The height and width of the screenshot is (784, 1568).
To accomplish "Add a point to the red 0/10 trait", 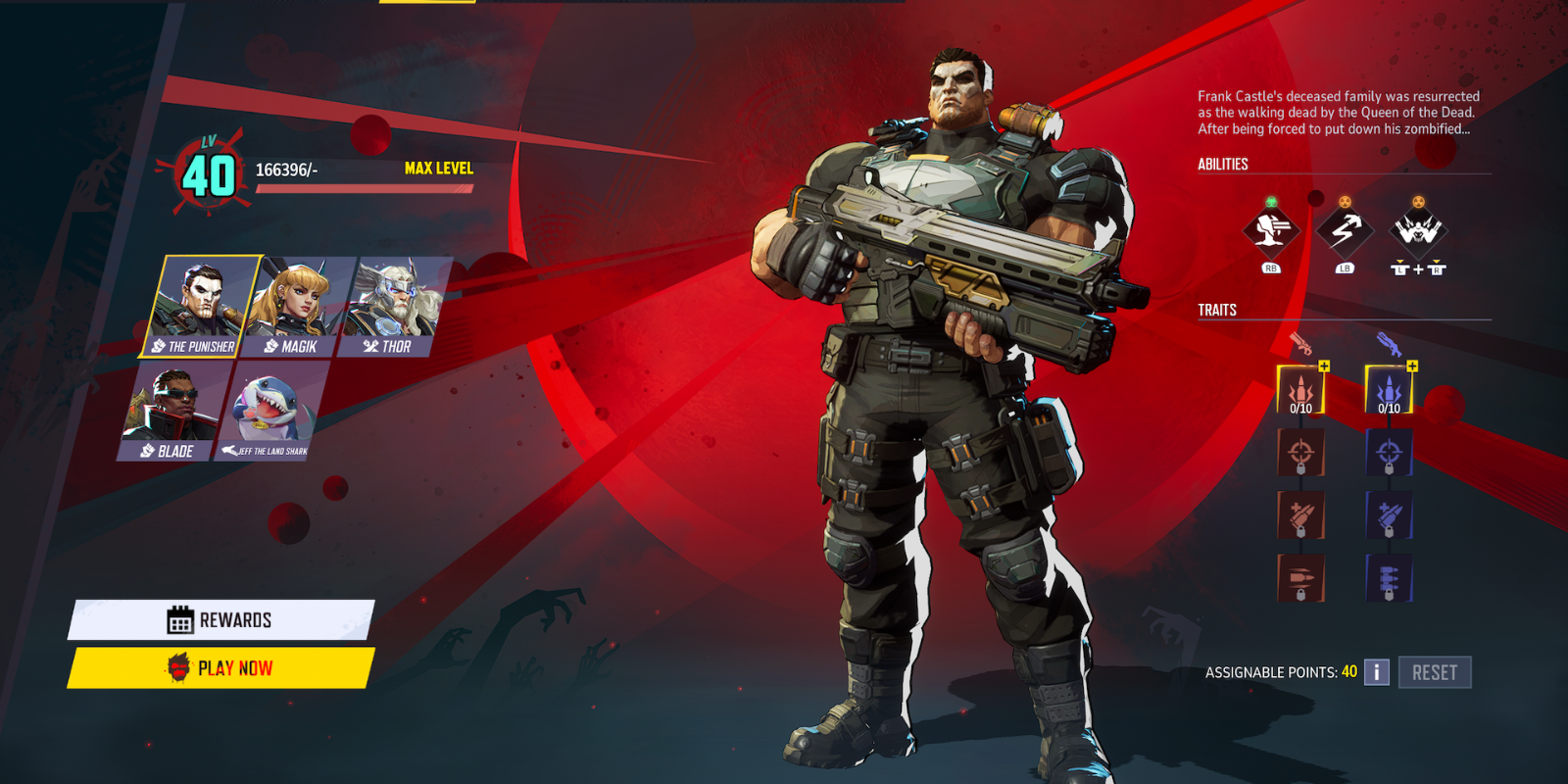I will pos(1322,365).
